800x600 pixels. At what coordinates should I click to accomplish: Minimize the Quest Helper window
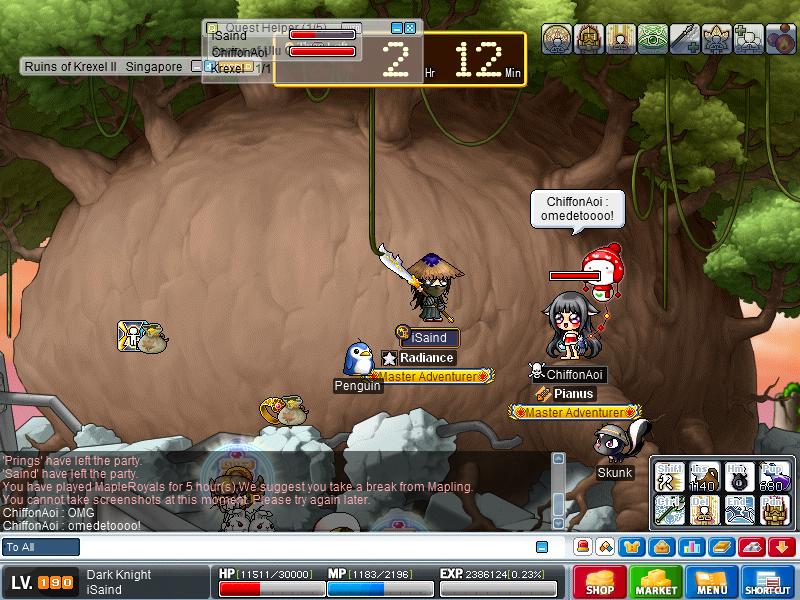396,28
